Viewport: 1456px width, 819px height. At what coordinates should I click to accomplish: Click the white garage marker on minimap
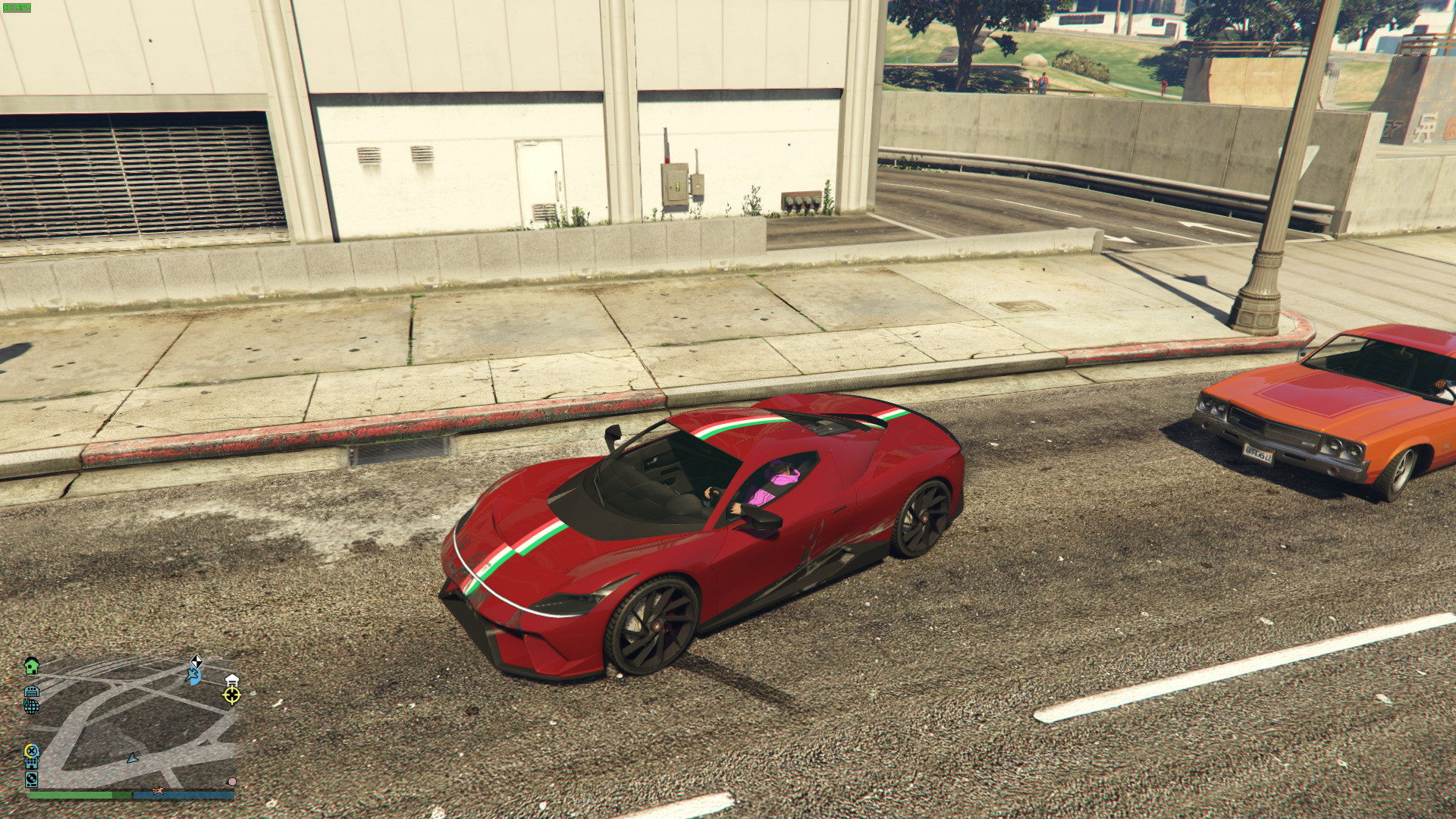click(231, 679)
